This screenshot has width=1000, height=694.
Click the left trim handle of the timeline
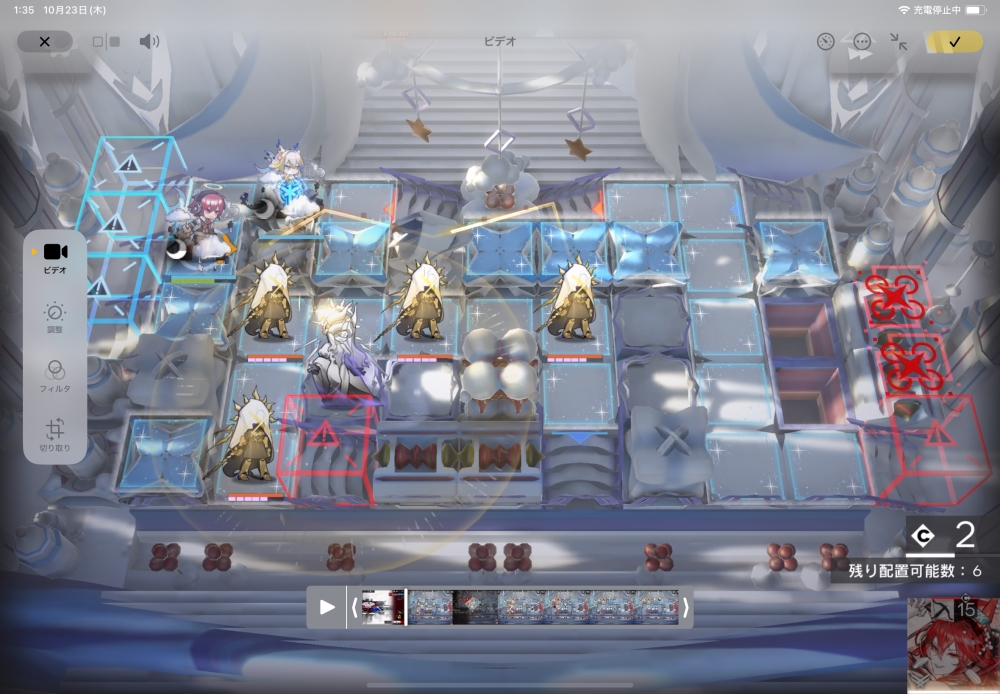tap(354, 607)
